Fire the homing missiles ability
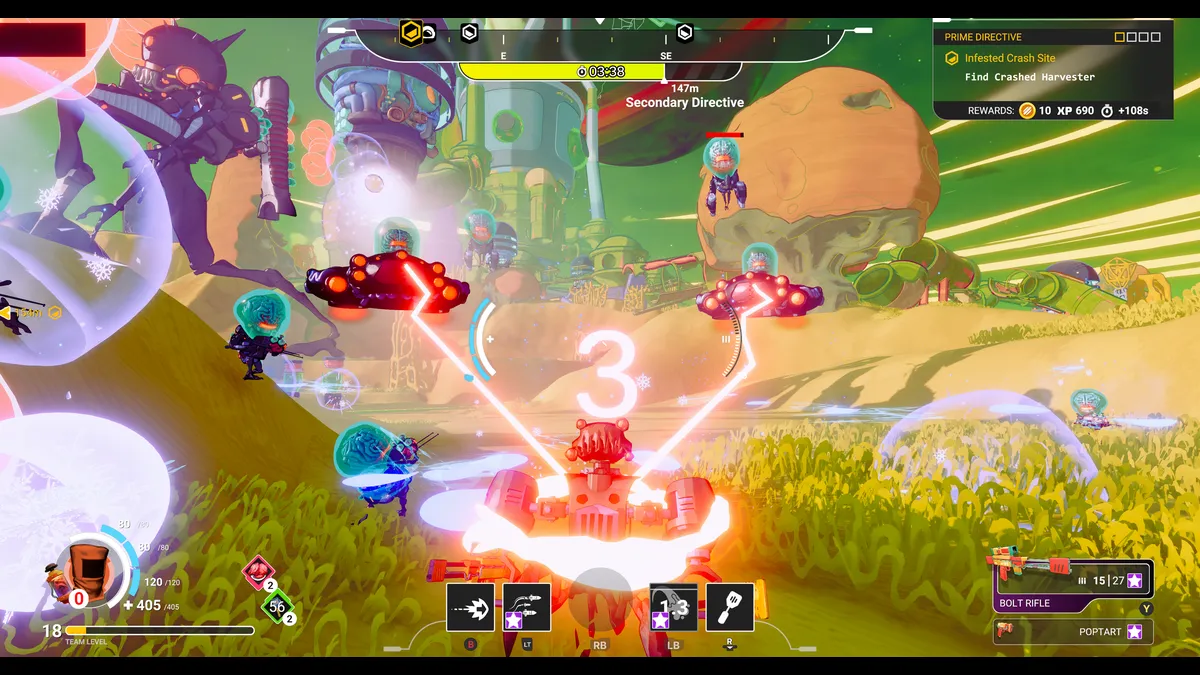Viewport: 1200px width, 675px height. point(526,608)
